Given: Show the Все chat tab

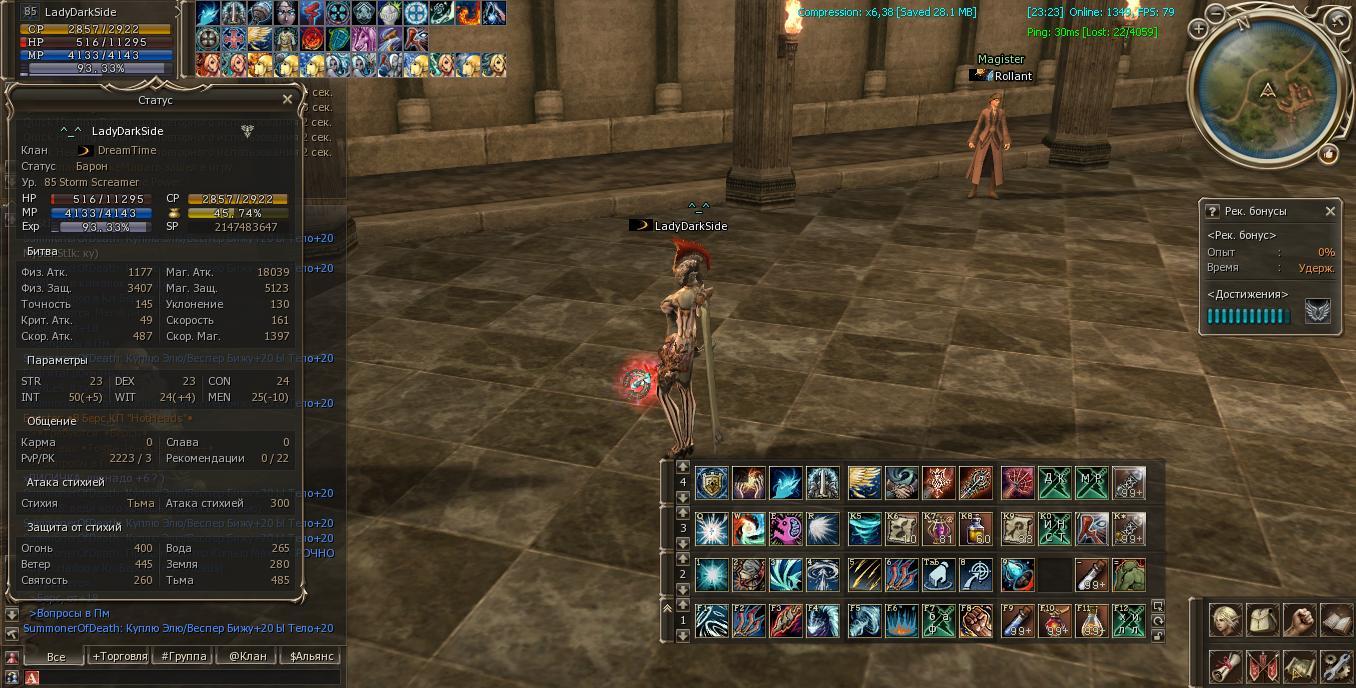Looking at the screenshot, I should [56, 656].
